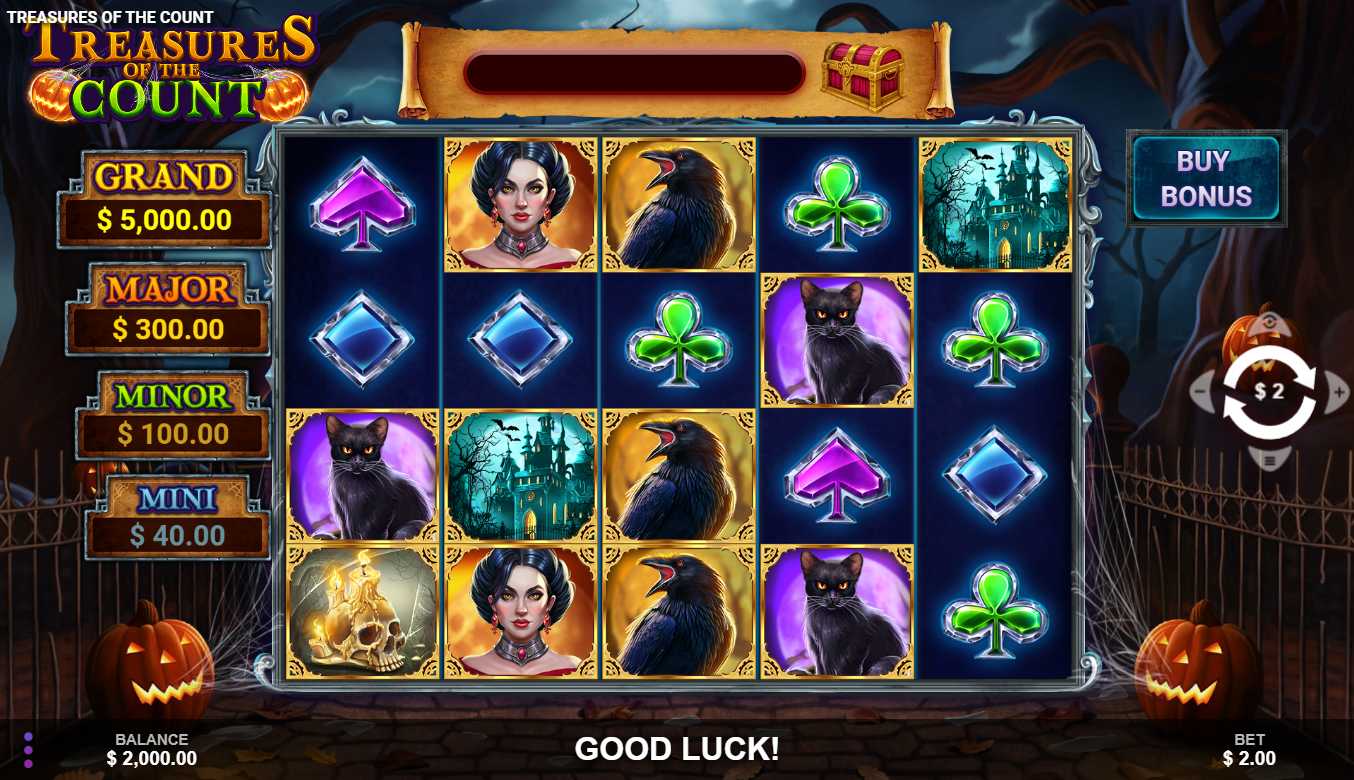
Task: Click the eye-shaped button above the spin button
Action: click(1269, 323)
